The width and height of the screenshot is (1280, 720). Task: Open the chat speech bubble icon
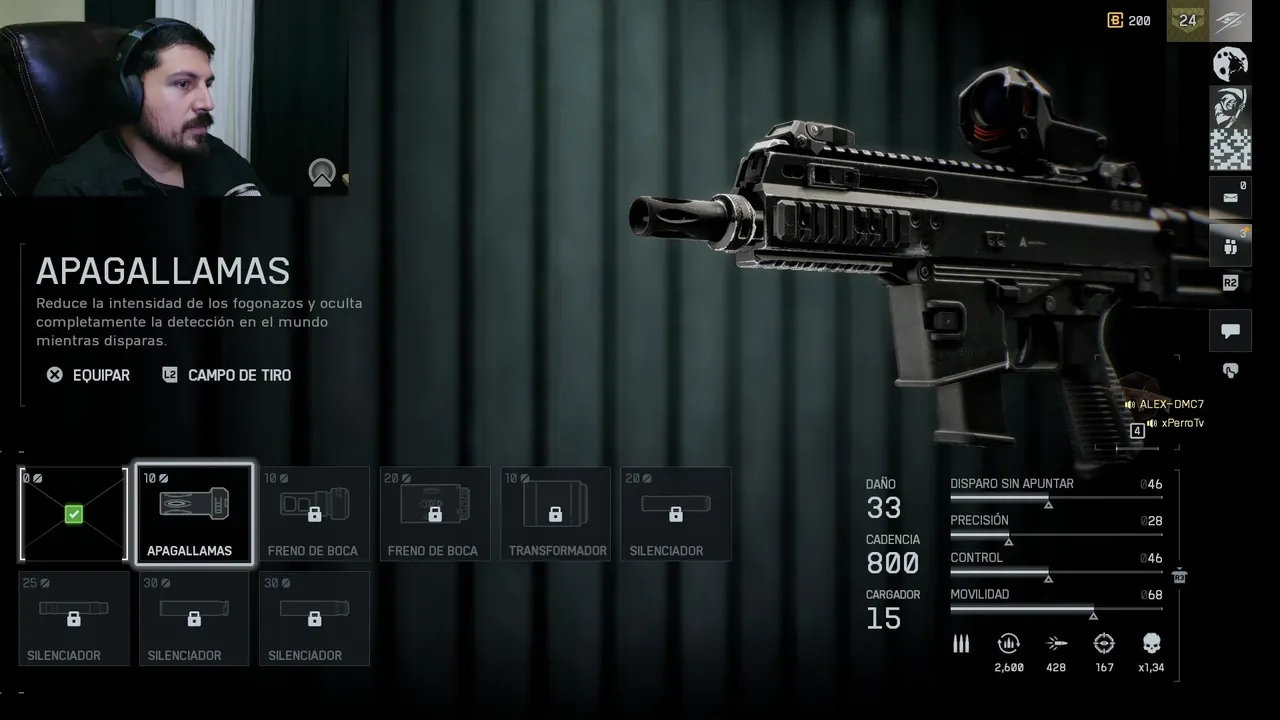(1230, 331)
